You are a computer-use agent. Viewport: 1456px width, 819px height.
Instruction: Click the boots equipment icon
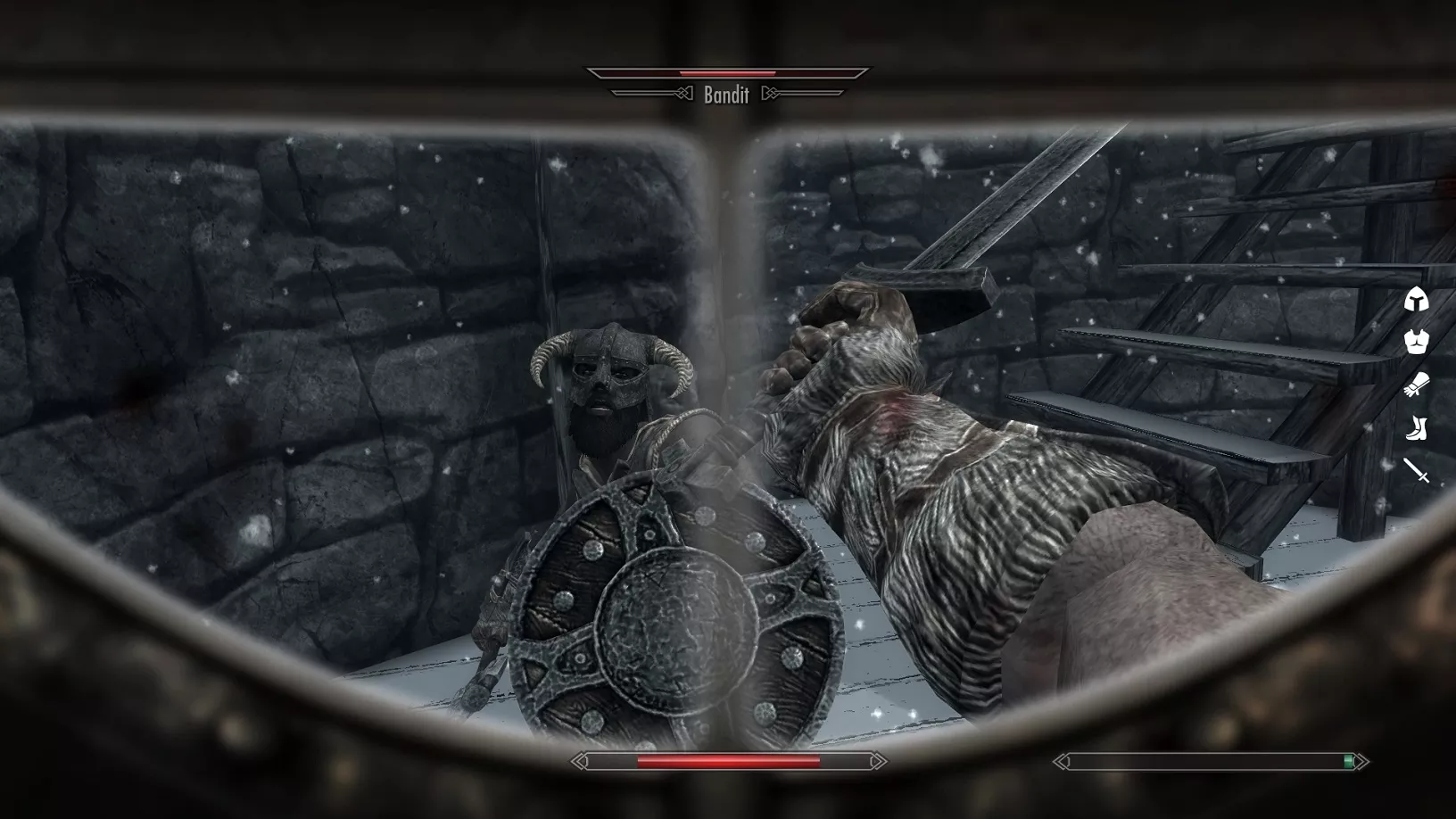pos(1416,428)
